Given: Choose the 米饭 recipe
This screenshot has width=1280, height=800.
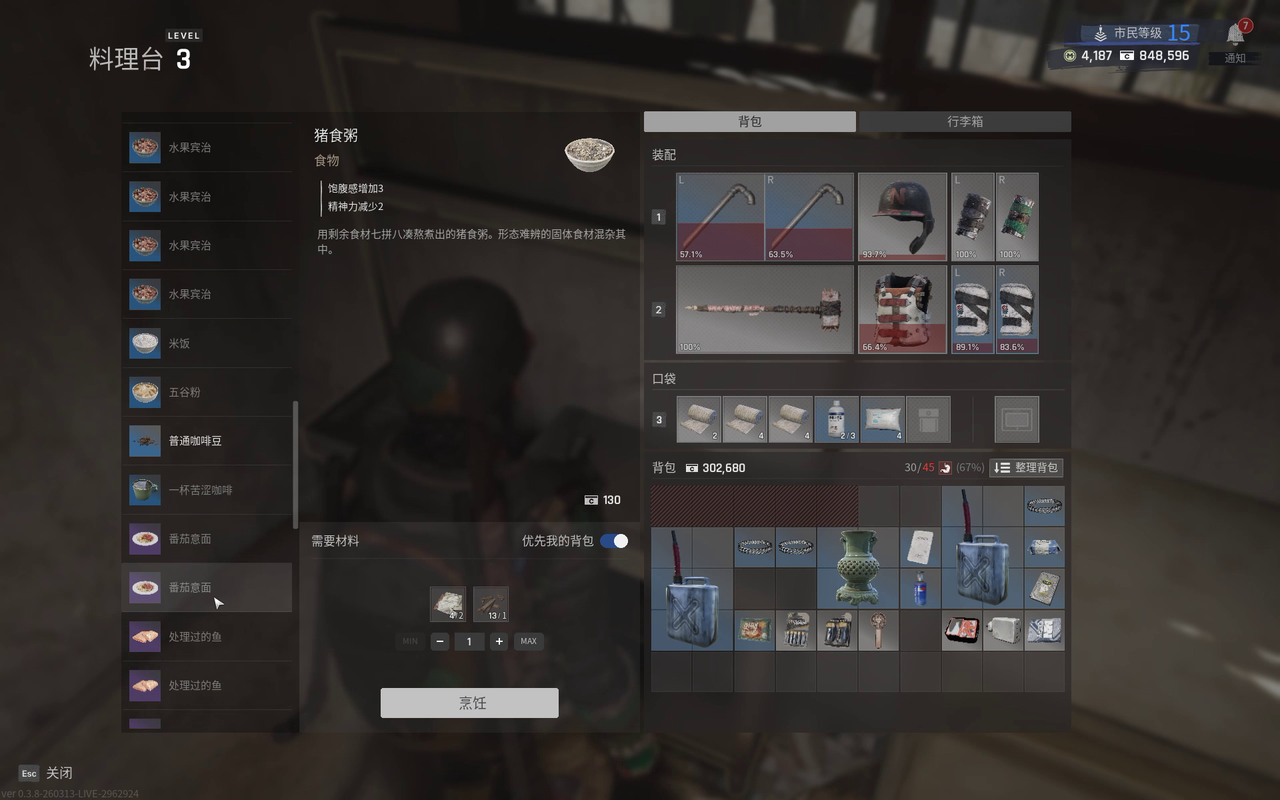Looking at the screenshot, I should click(208, 343).
